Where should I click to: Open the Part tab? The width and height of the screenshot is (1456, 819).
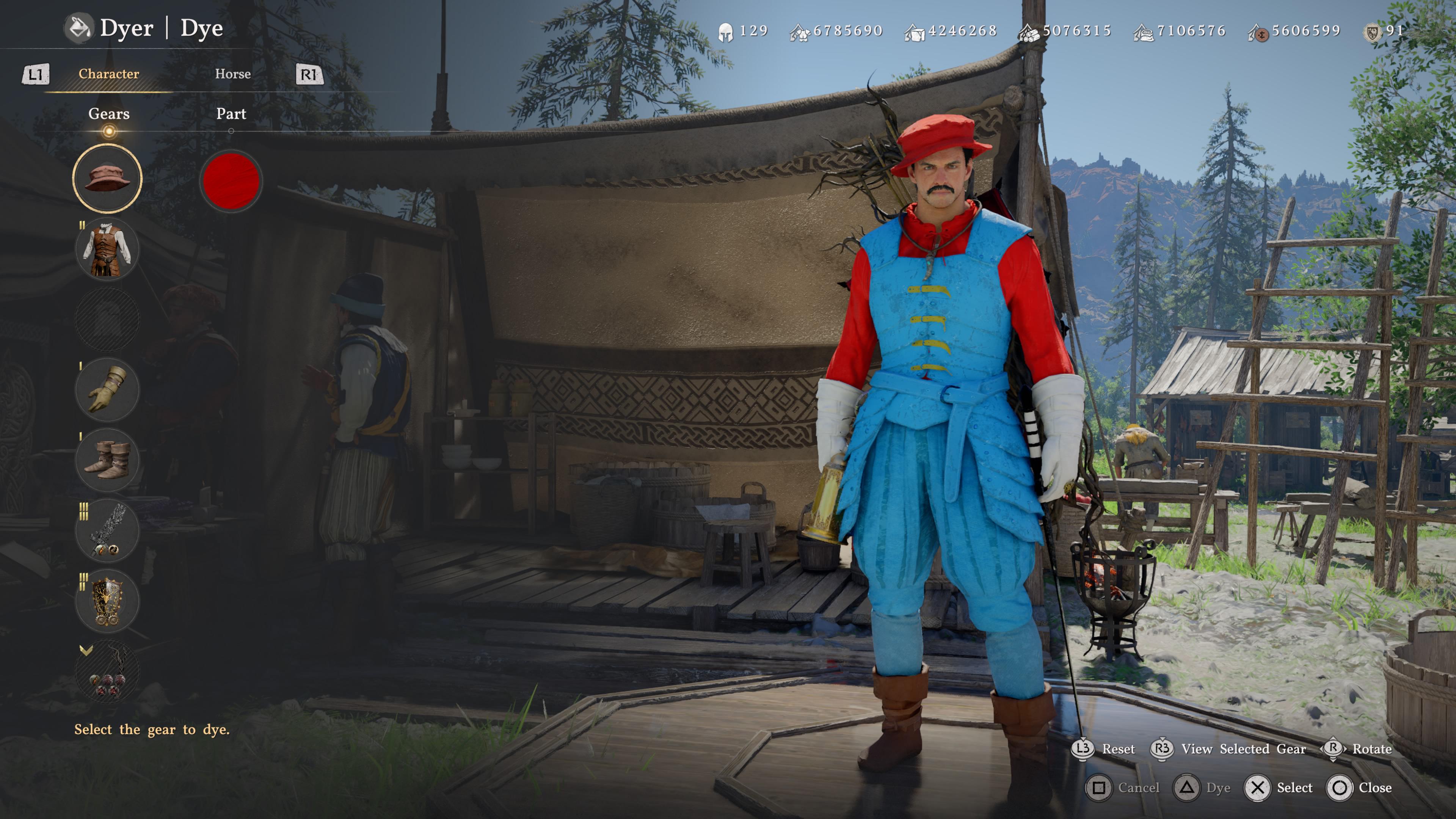pos(231,114)
